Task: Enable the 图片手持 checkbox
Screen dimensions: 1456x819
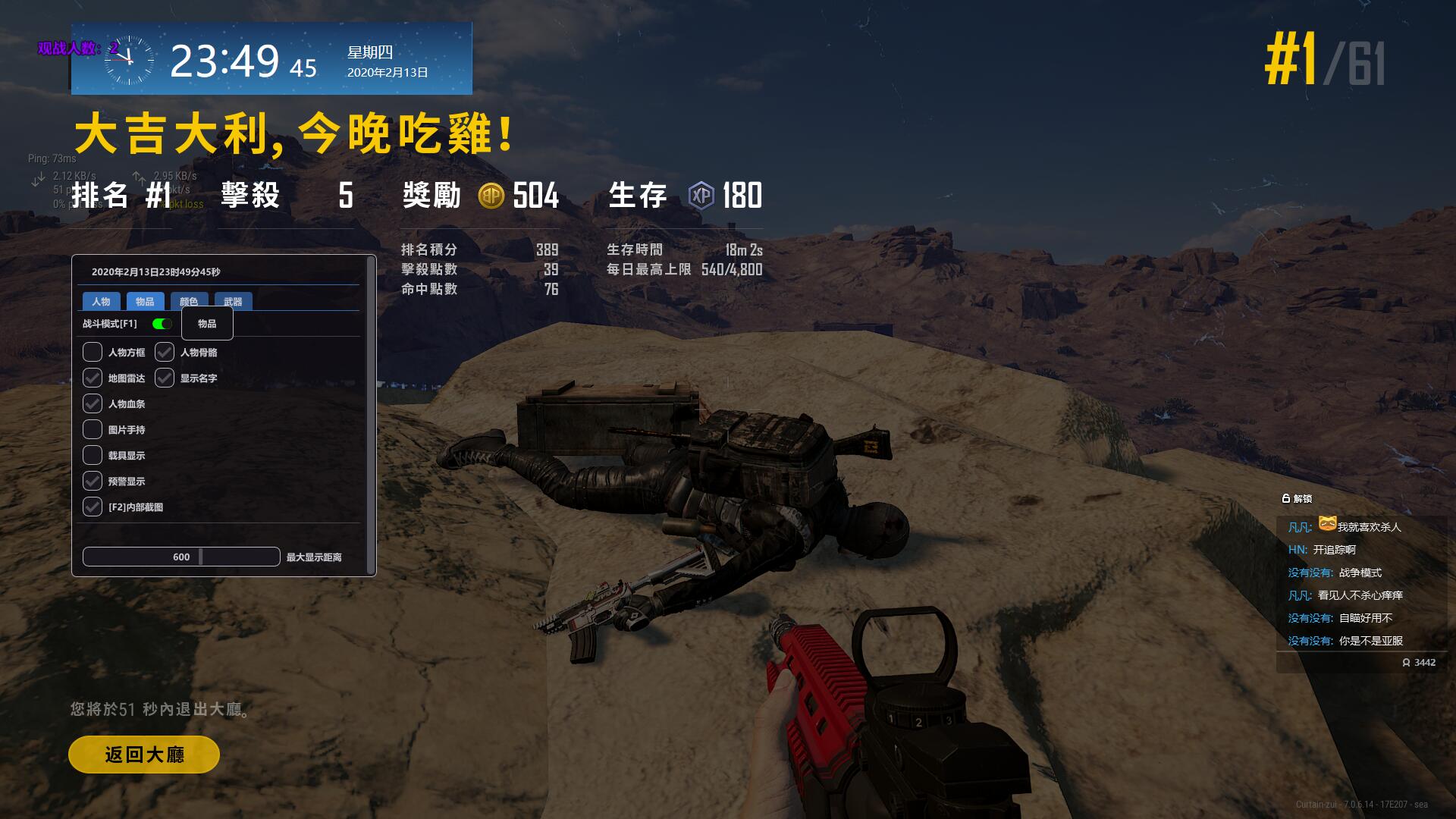Action: coord(93,429)
